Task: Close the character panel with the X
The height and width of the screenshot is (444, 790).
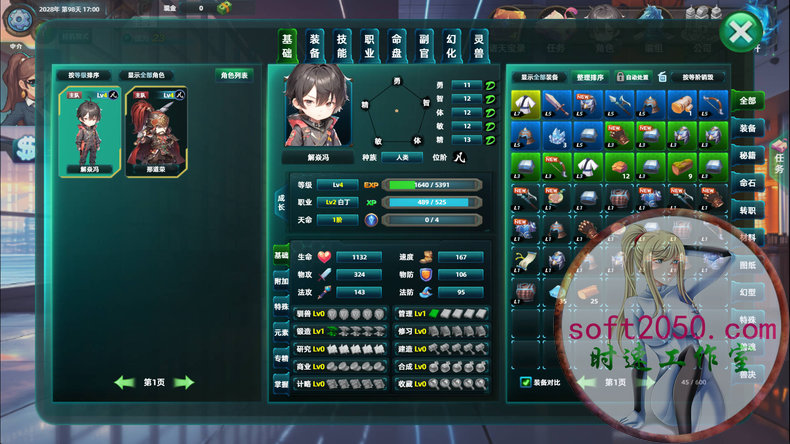Action: 741,34
